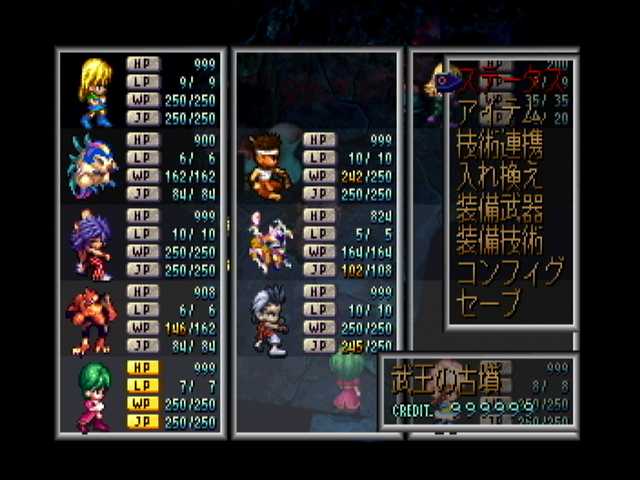This screenshot has height=480, width=640.
Task: Pick the blue spiky monster party member
Action: pyautogui.click(x=92, y=167)
